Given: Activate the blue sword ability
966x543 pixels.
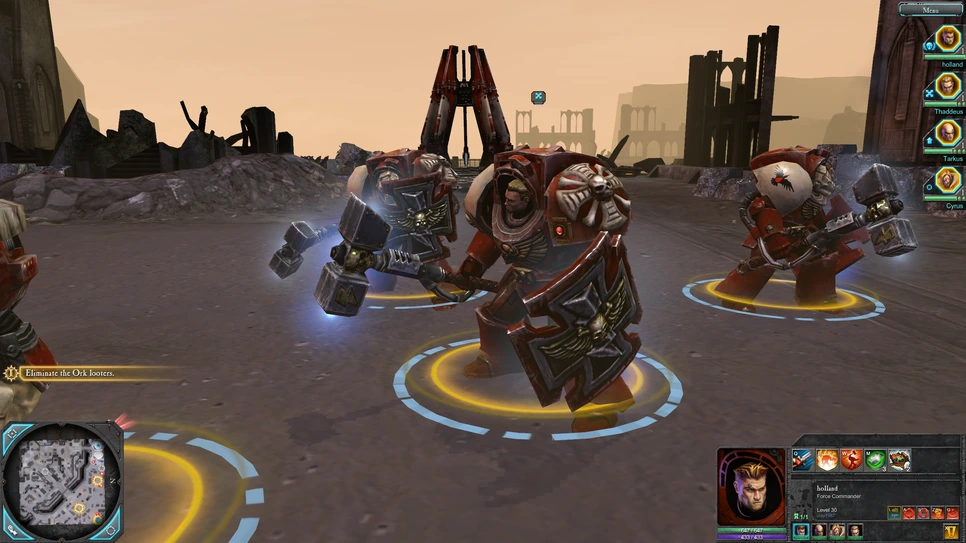Looking at the screenshot, I should click(x=803, y=460).
